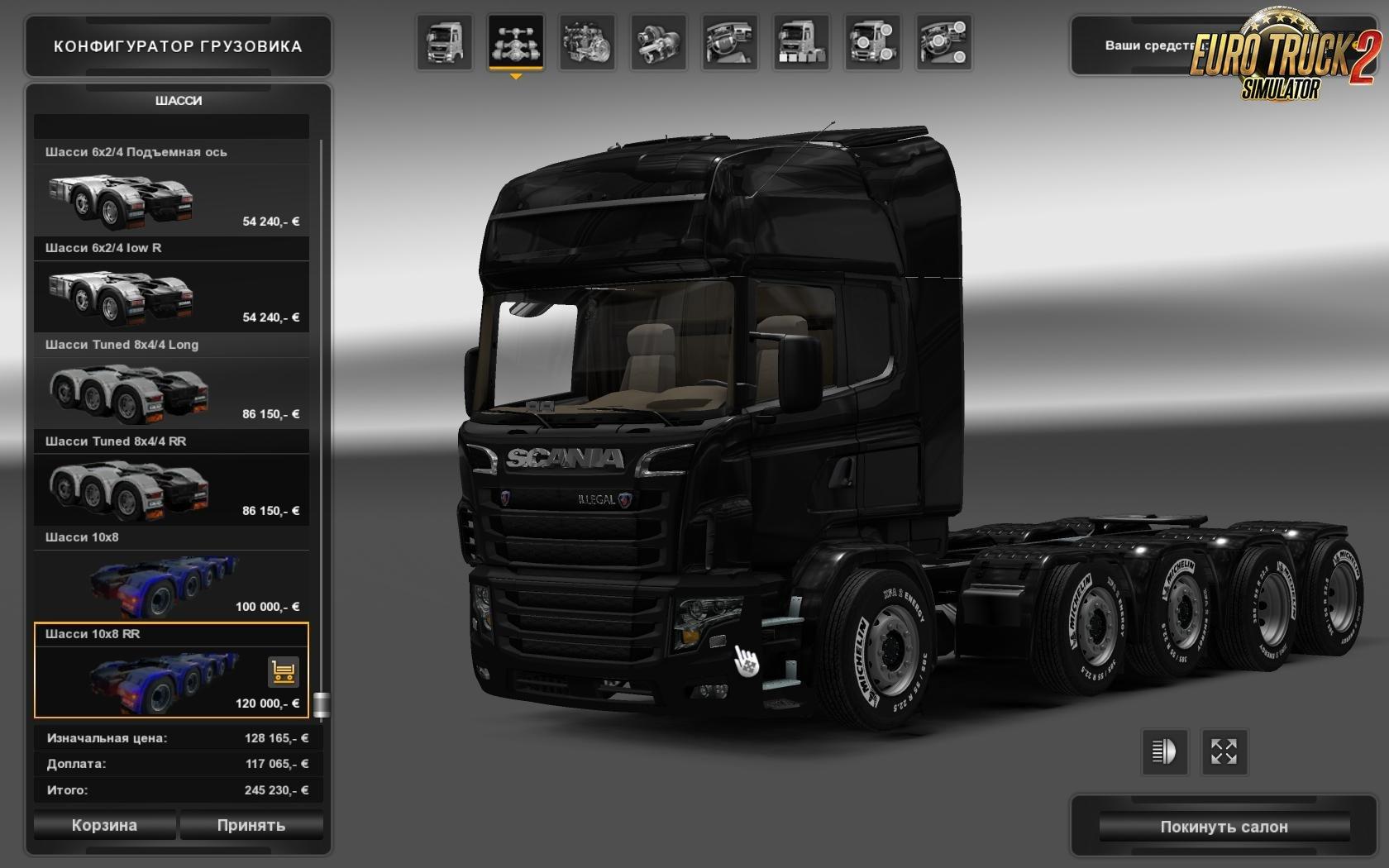The height and width of the screenshot is (868, 1389).
Task: Click the chassis list scrollbar handle
Action: pyautogui.click(x=322, y=704)
